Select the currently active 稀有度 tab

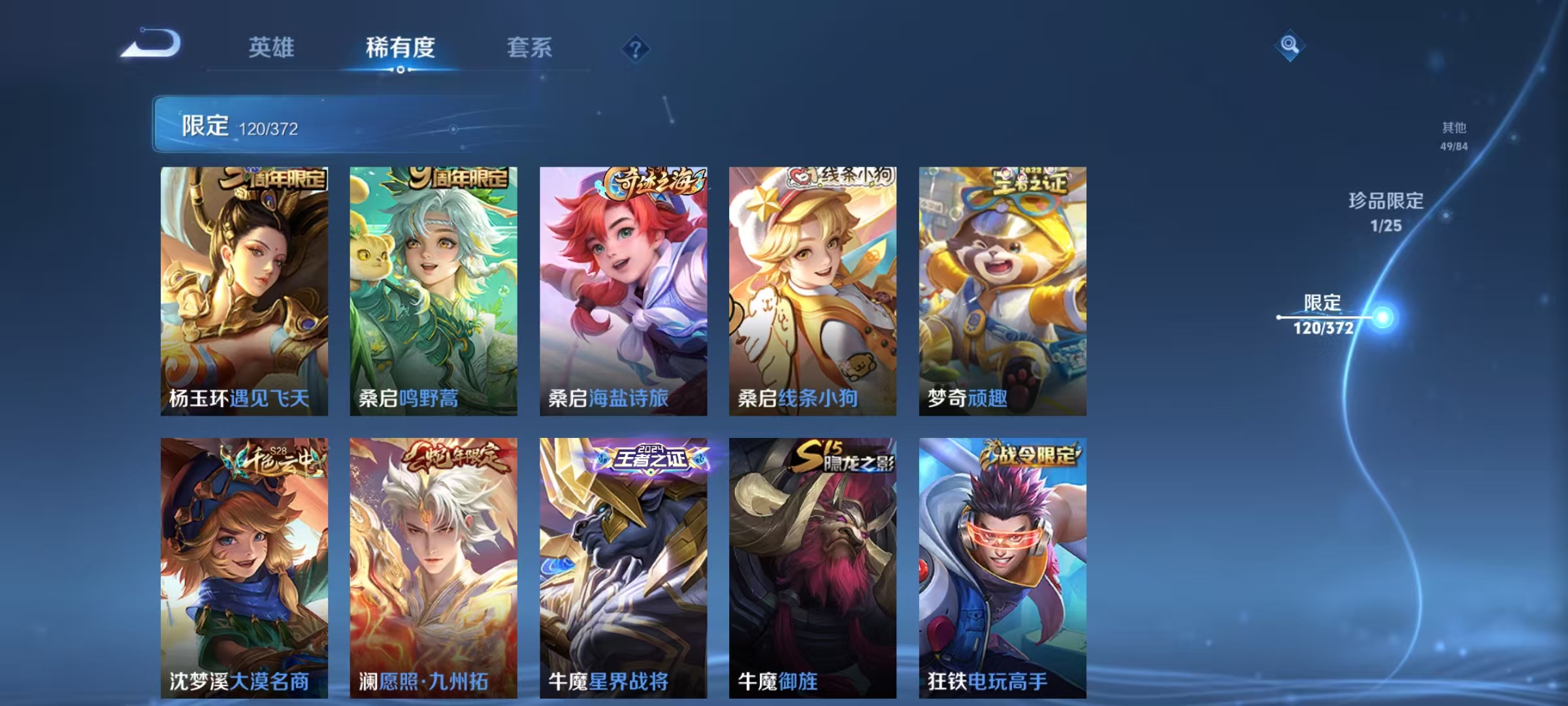400,47
